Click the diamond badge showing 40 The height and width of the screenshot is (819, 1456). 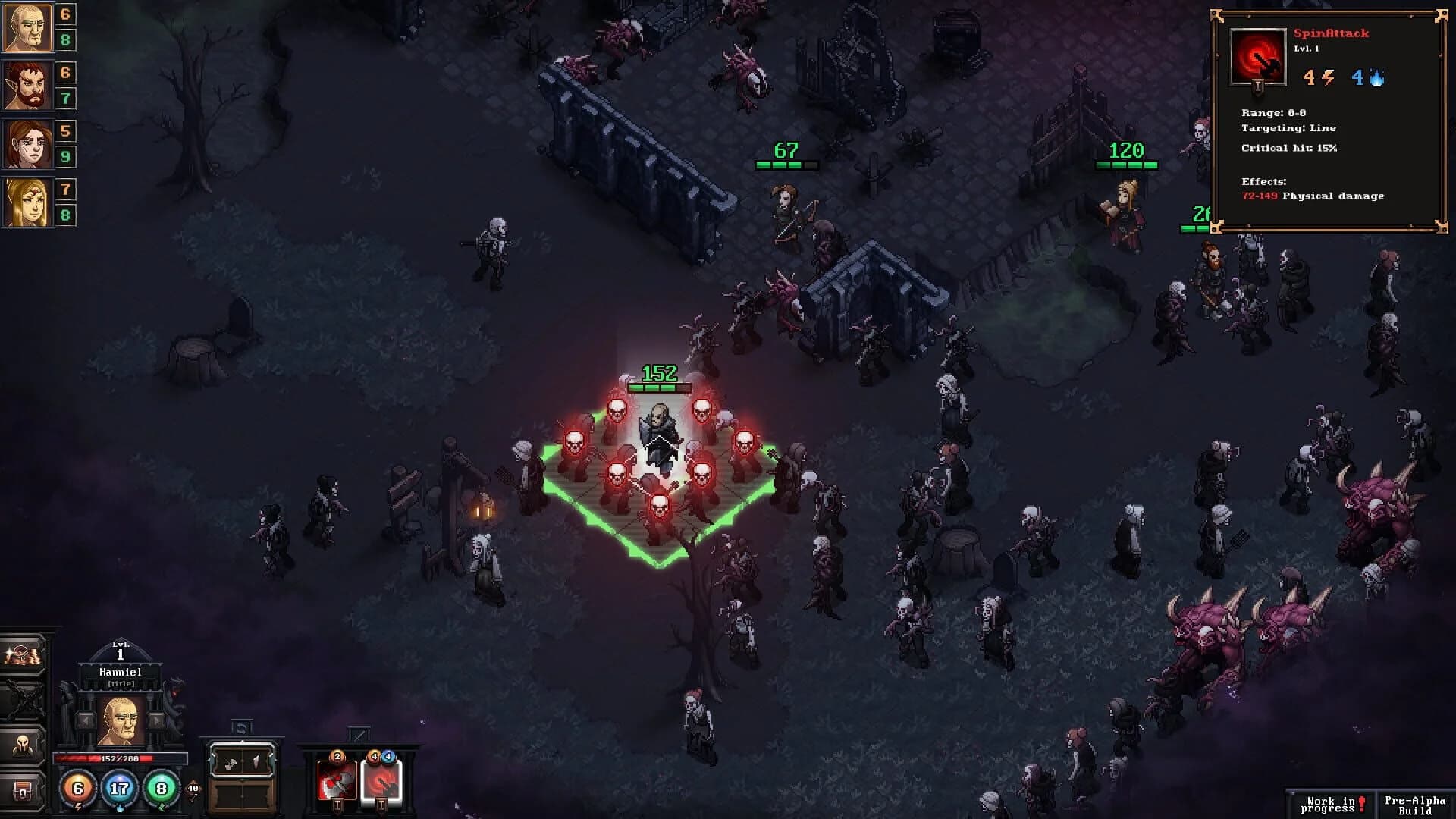193,789
